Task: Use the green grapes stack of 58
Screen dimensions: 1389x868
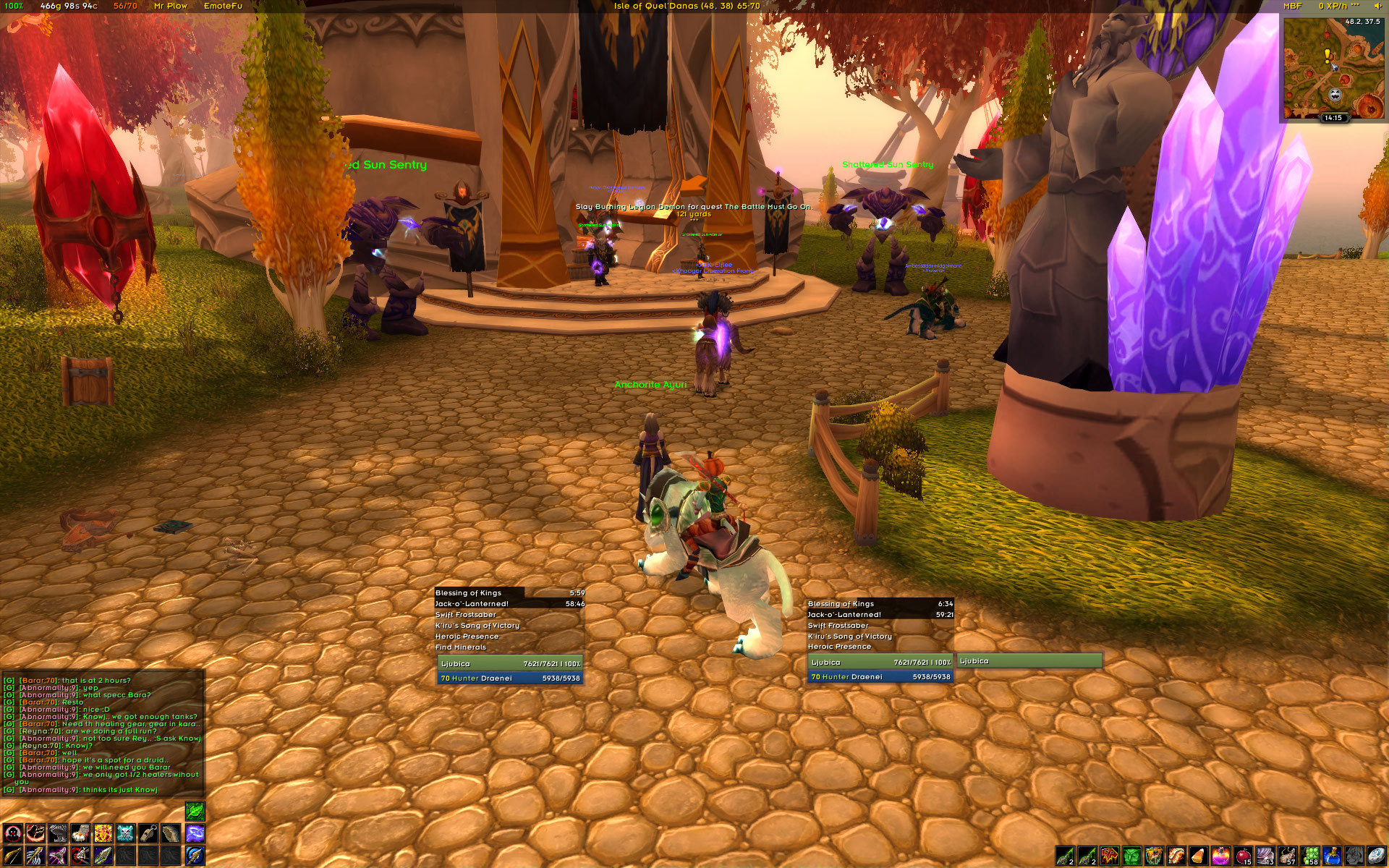Action: click(1310, 856)
